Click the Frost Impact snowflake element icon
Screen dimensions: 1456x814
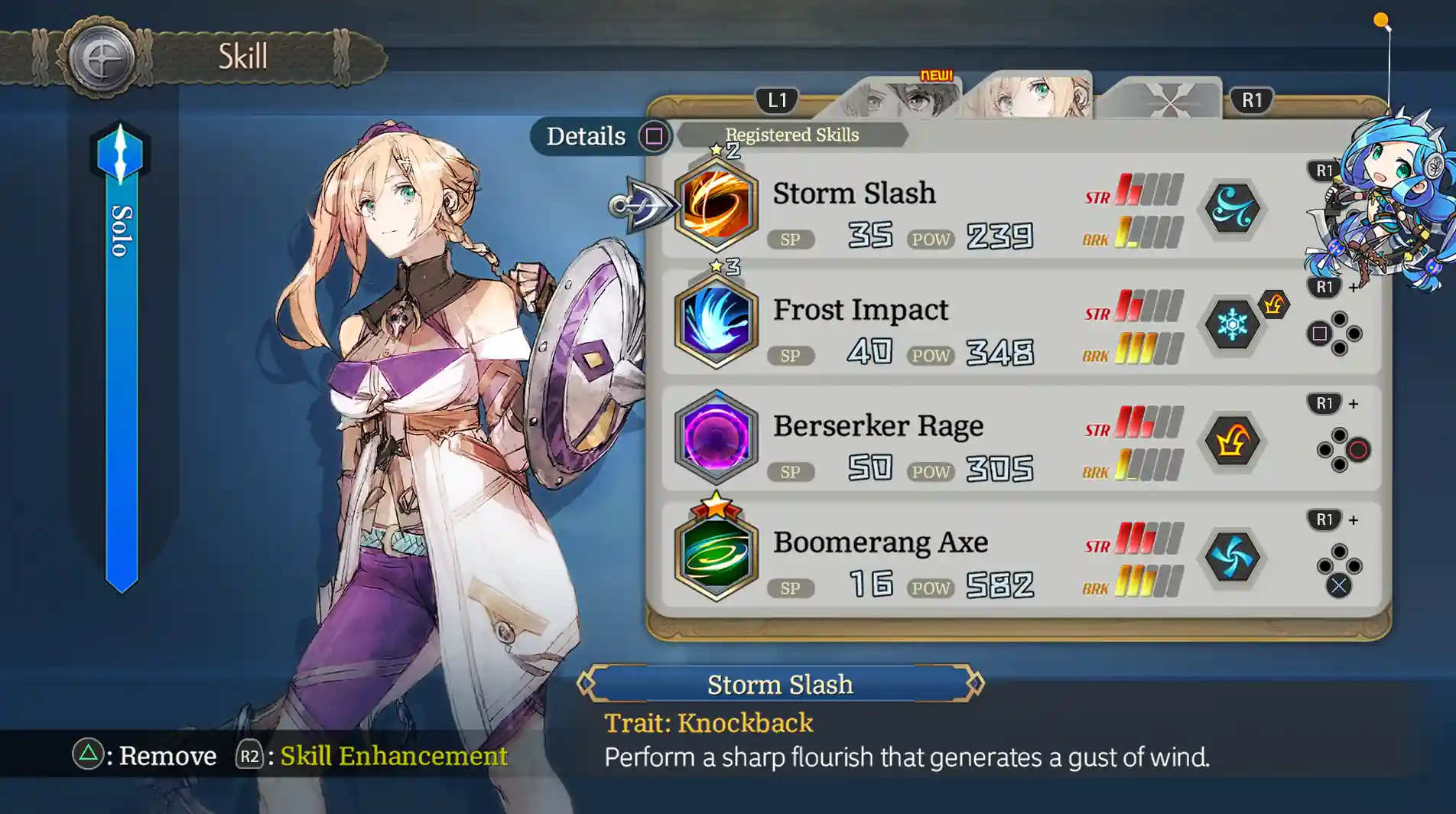pos(1232,324)
